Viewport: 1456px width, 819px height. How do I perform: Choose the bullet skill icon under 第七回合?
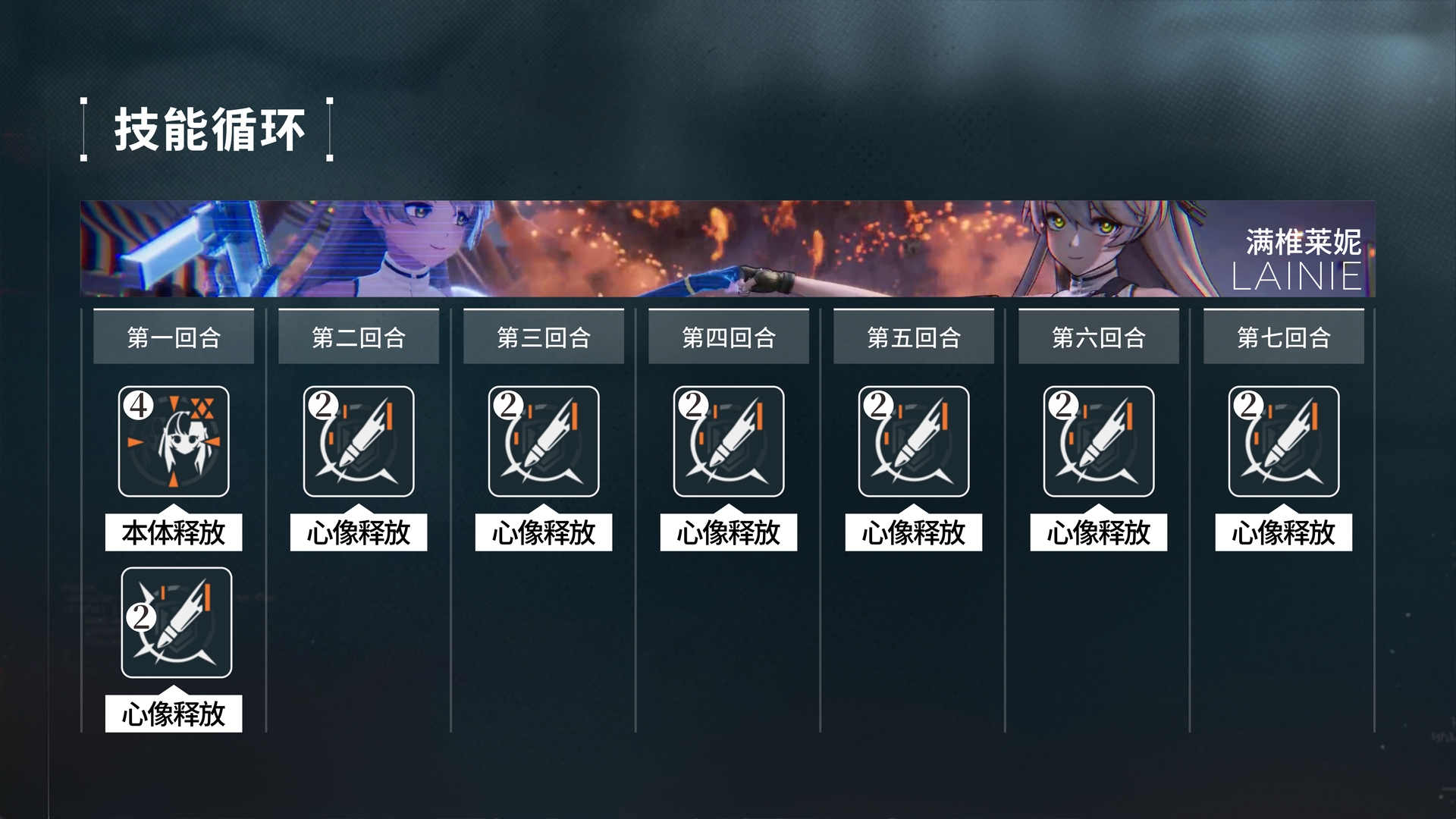(1284, 441)
